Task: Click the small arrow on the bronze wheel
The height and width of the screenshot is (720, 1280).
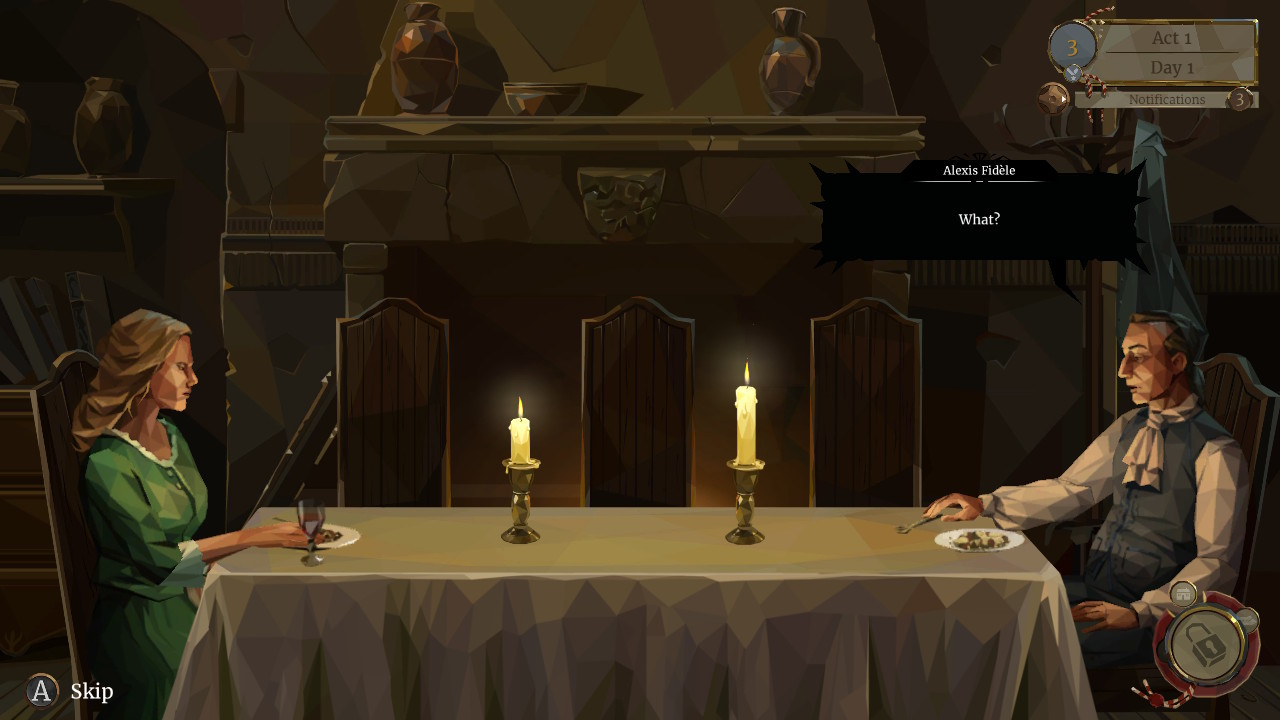Action: click(1064, 99)
